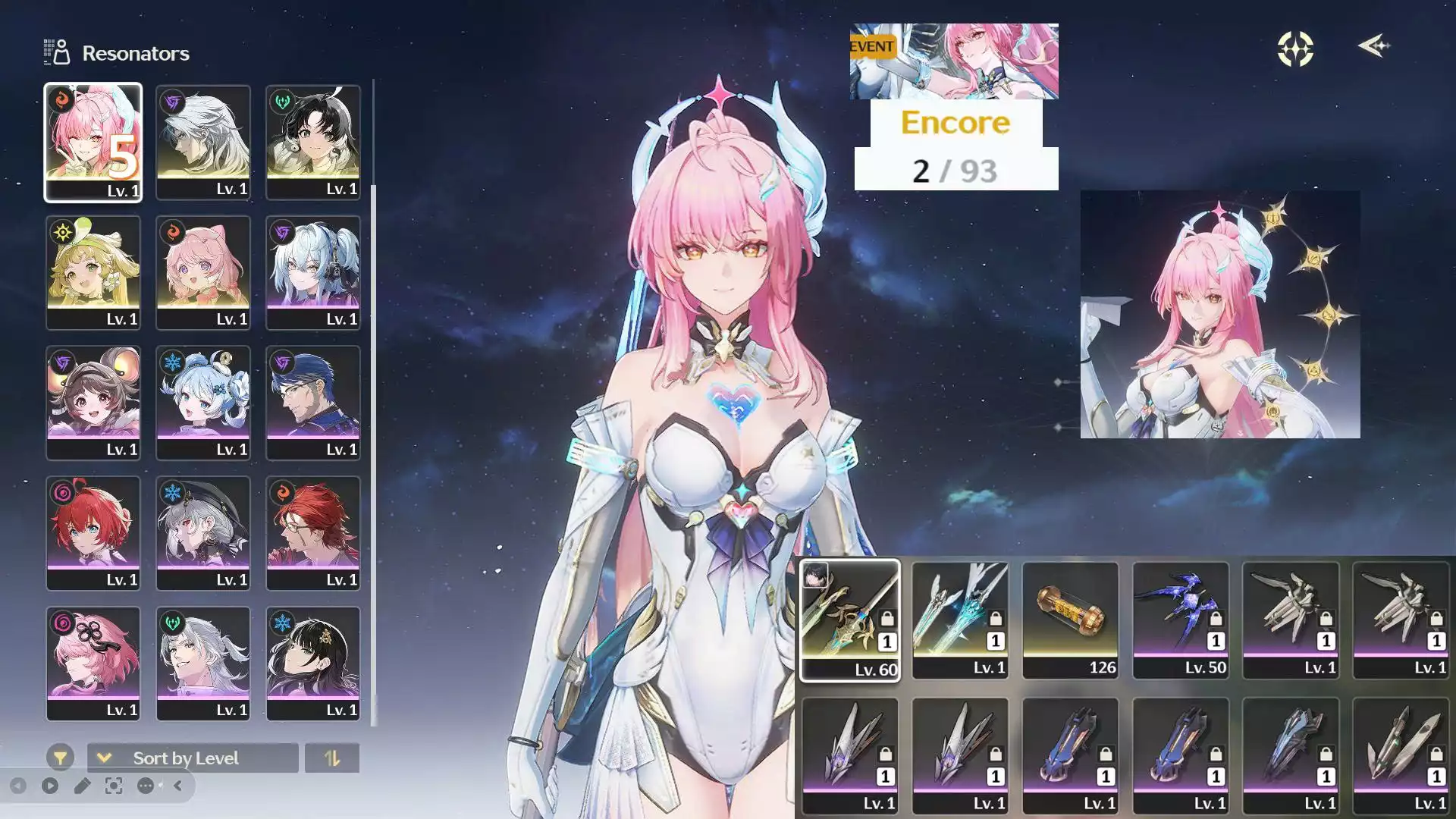This screenshot has height=819, width=1456.
Task: Click the back arrow icon
Action: pos(1373,46)
